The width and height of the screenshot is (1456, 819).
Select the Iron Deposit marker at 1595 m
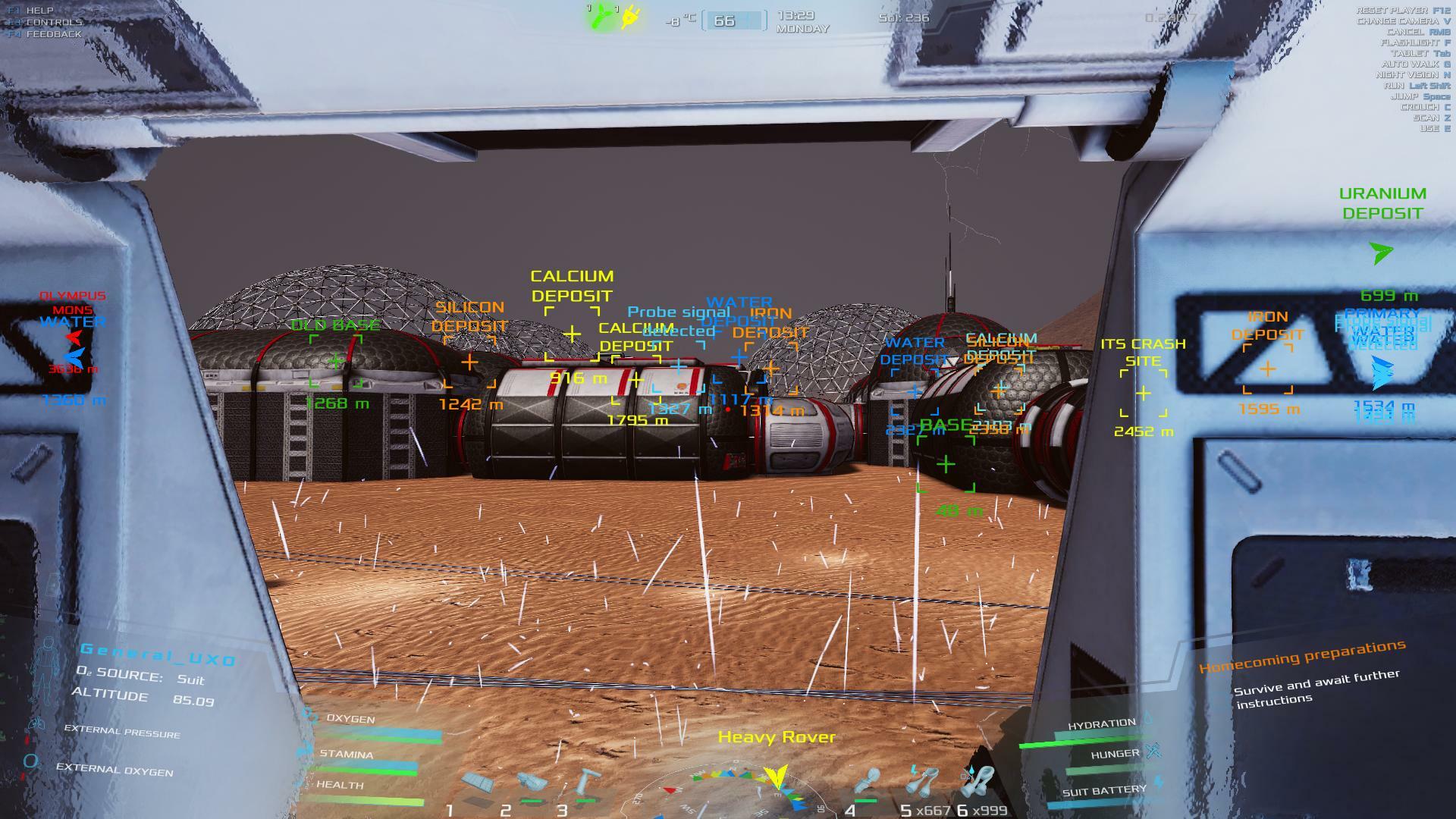click(1268, 369)
